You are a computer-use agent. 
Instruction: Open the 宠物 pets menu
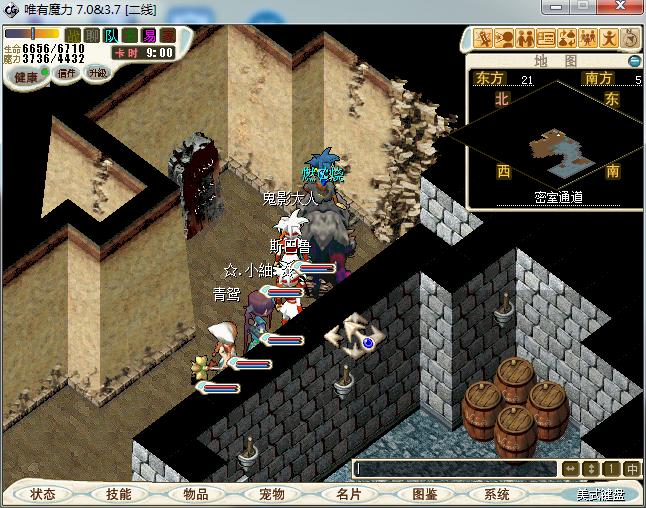point(271,494)
